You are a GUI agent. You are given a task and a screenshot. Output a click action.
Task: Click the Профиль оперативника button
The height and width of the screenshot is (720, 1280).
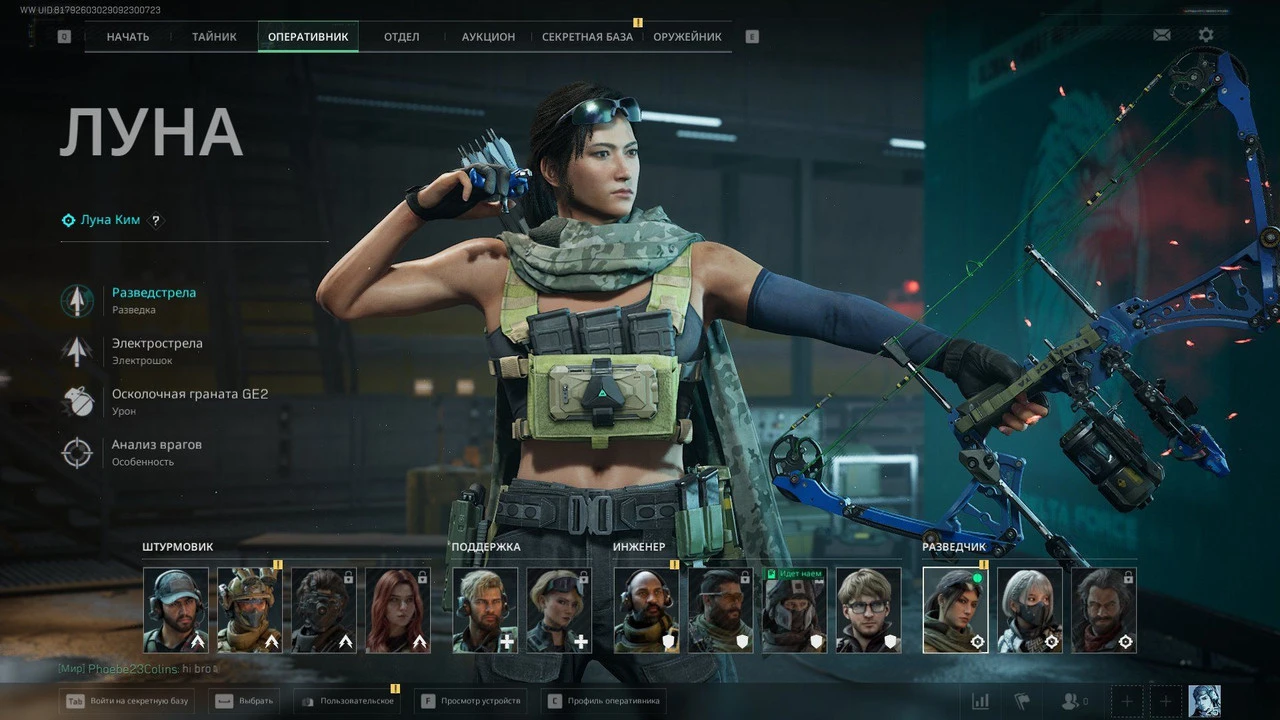tap(604, 701)
